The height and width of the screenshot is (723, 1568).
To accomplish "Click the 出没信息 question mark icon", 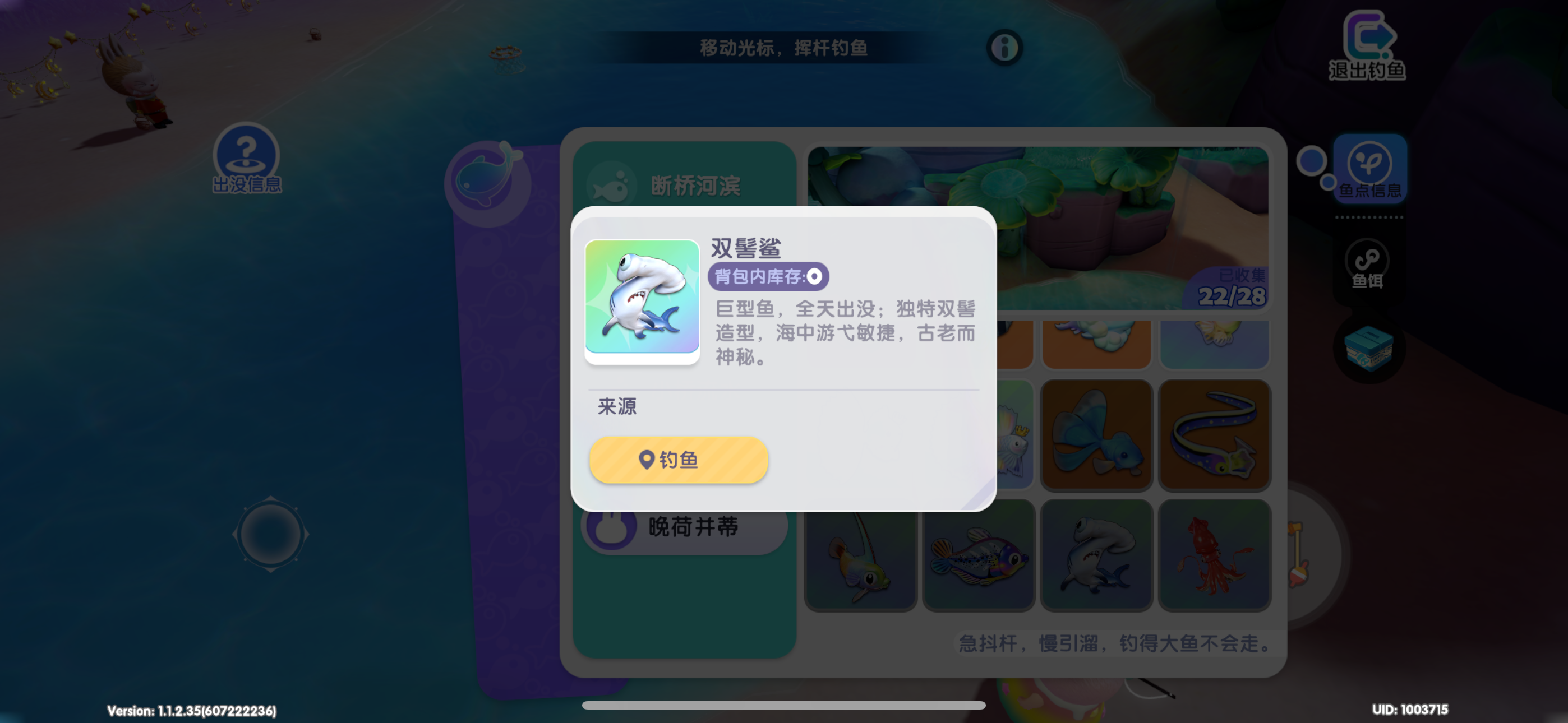I will click(245, 155).
